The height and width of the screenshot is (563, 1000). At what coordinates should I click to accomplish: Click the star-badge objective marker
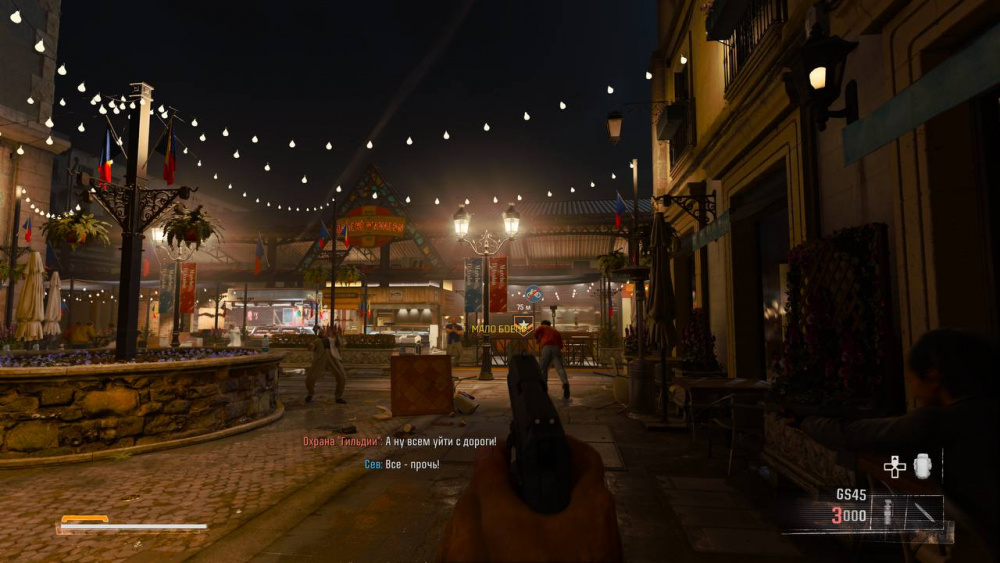[522, 324]
